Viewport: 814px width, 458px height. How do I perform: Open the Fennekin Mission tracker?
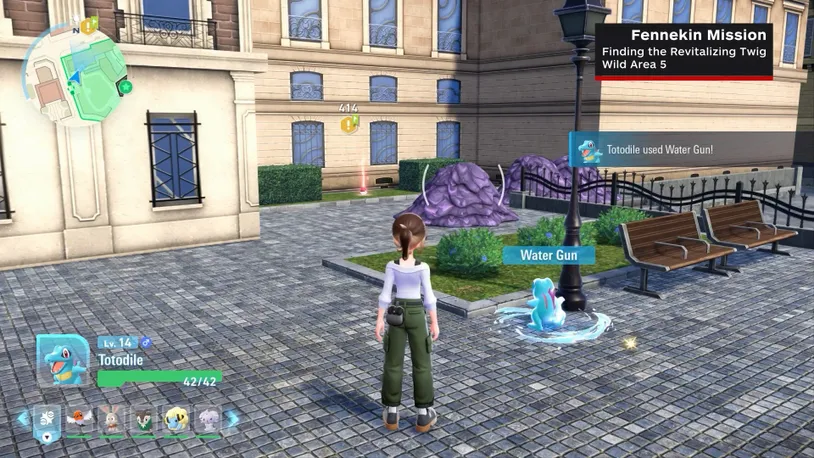click(685, 51)
